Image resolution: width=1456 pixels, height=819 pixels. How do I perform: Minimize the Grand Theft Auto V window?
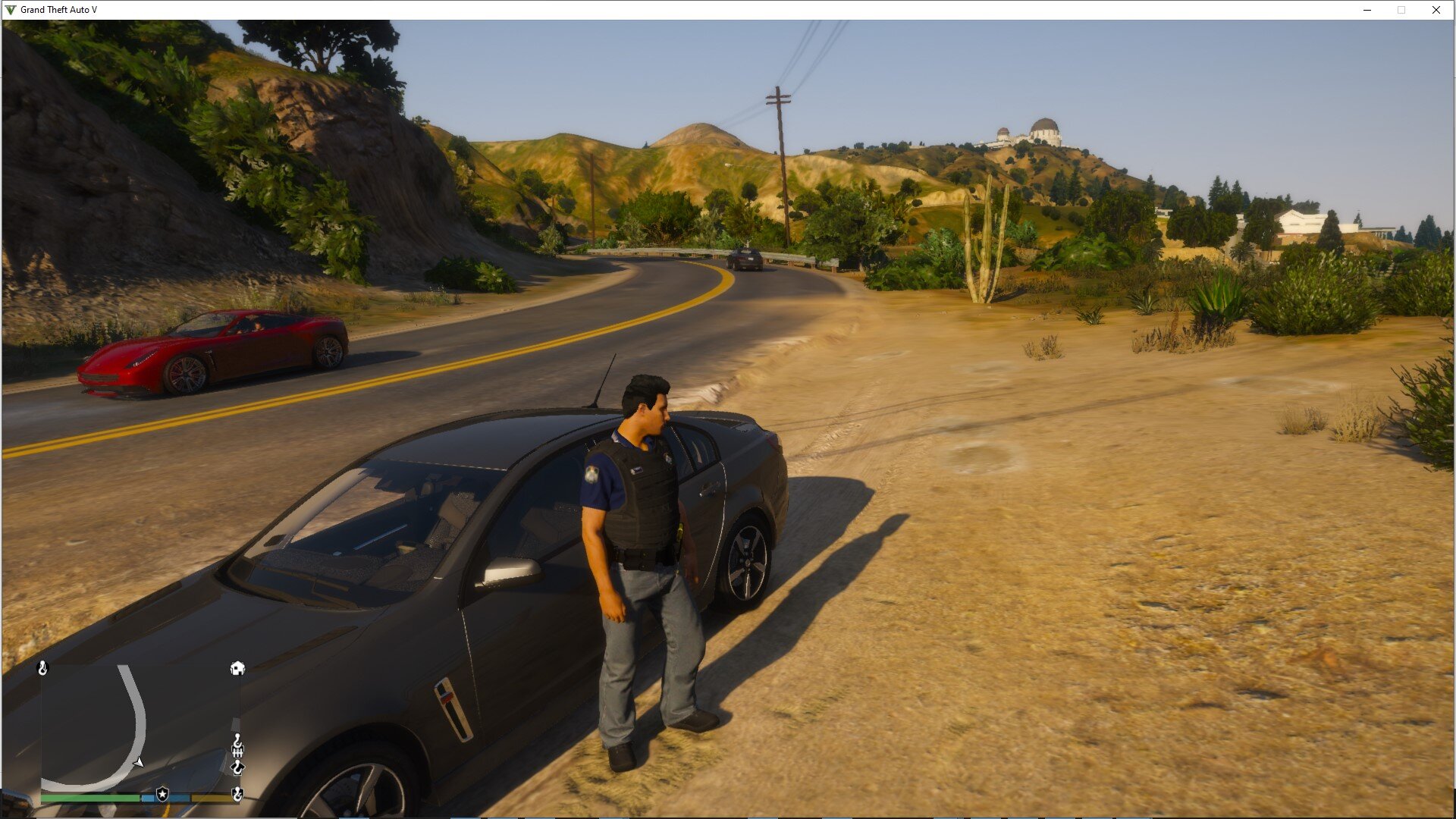[x=1367, y=10]
